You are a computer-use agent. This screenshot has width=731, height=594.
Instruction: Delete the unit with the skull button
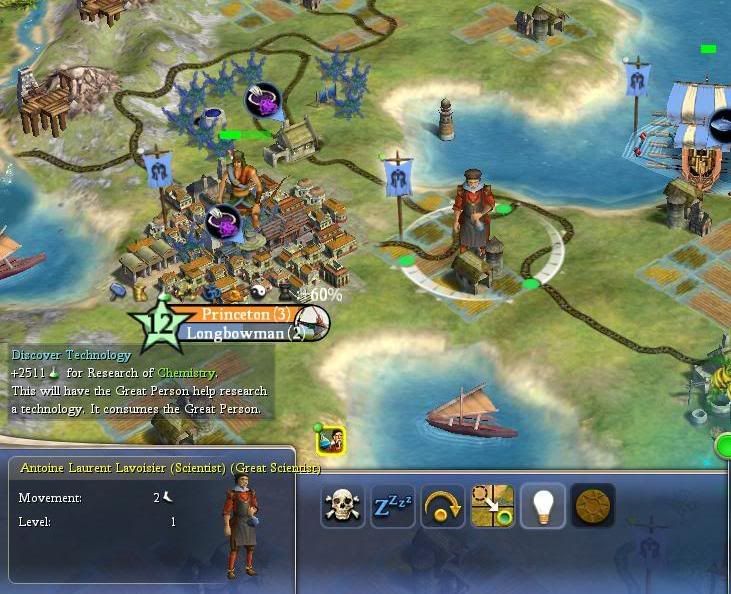(x=343, y=506)
